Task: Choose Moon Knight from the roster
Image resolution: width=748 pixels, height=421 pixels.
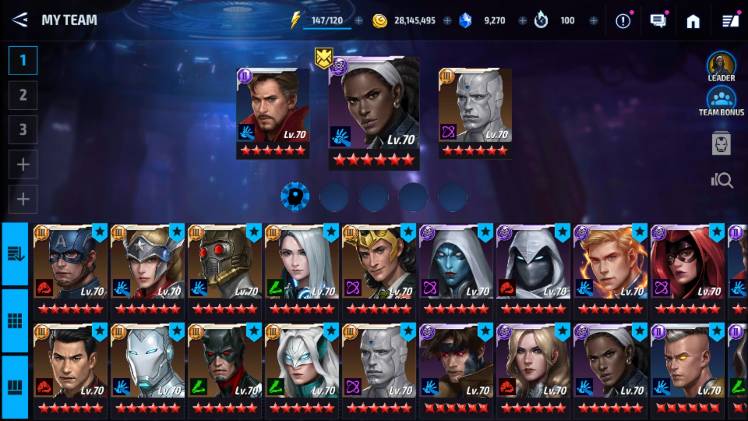Action: [x=532, y=267]
